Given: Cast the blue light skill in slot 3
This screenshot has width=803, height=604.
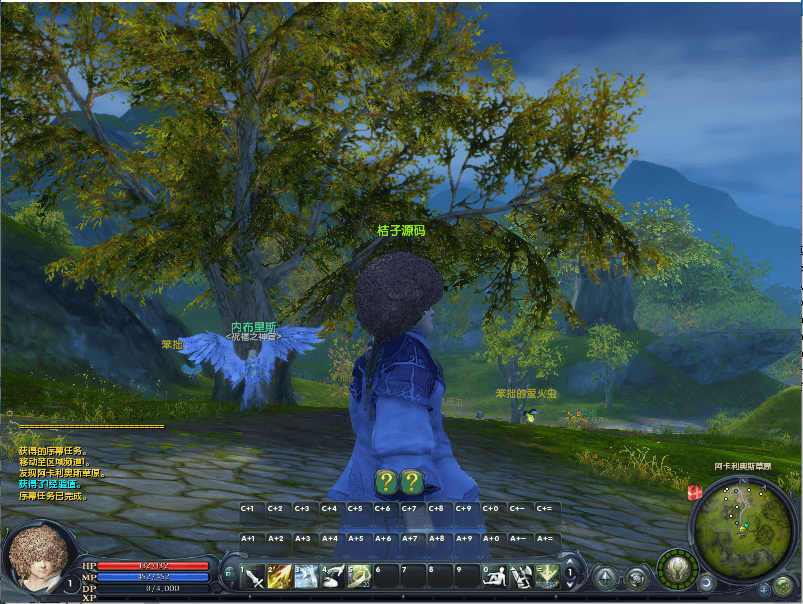Looking at the screenshot, I should click(305, 577).
